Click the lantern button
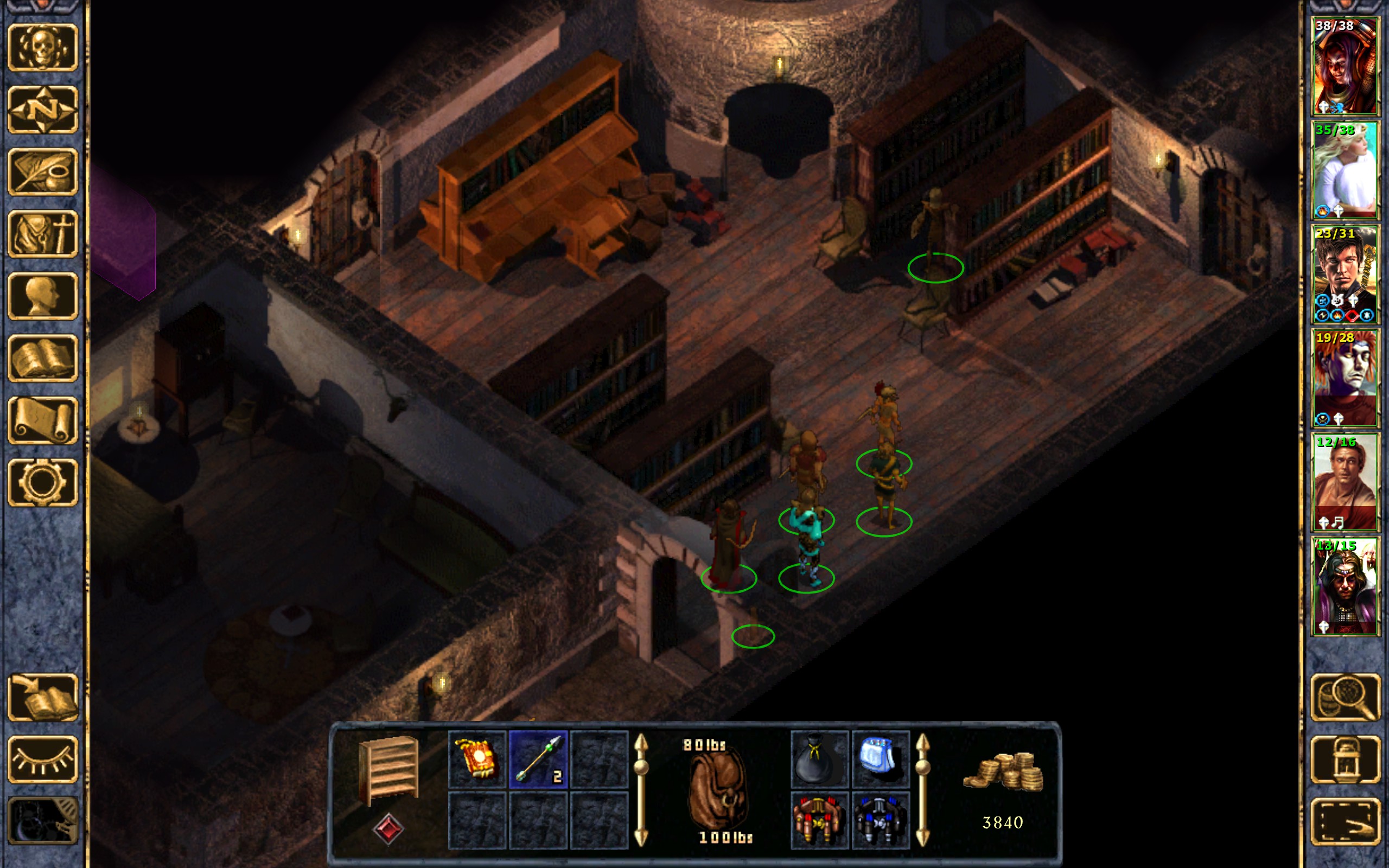The width and height of the screenshot is (1389, 868). click(1345, 759)
